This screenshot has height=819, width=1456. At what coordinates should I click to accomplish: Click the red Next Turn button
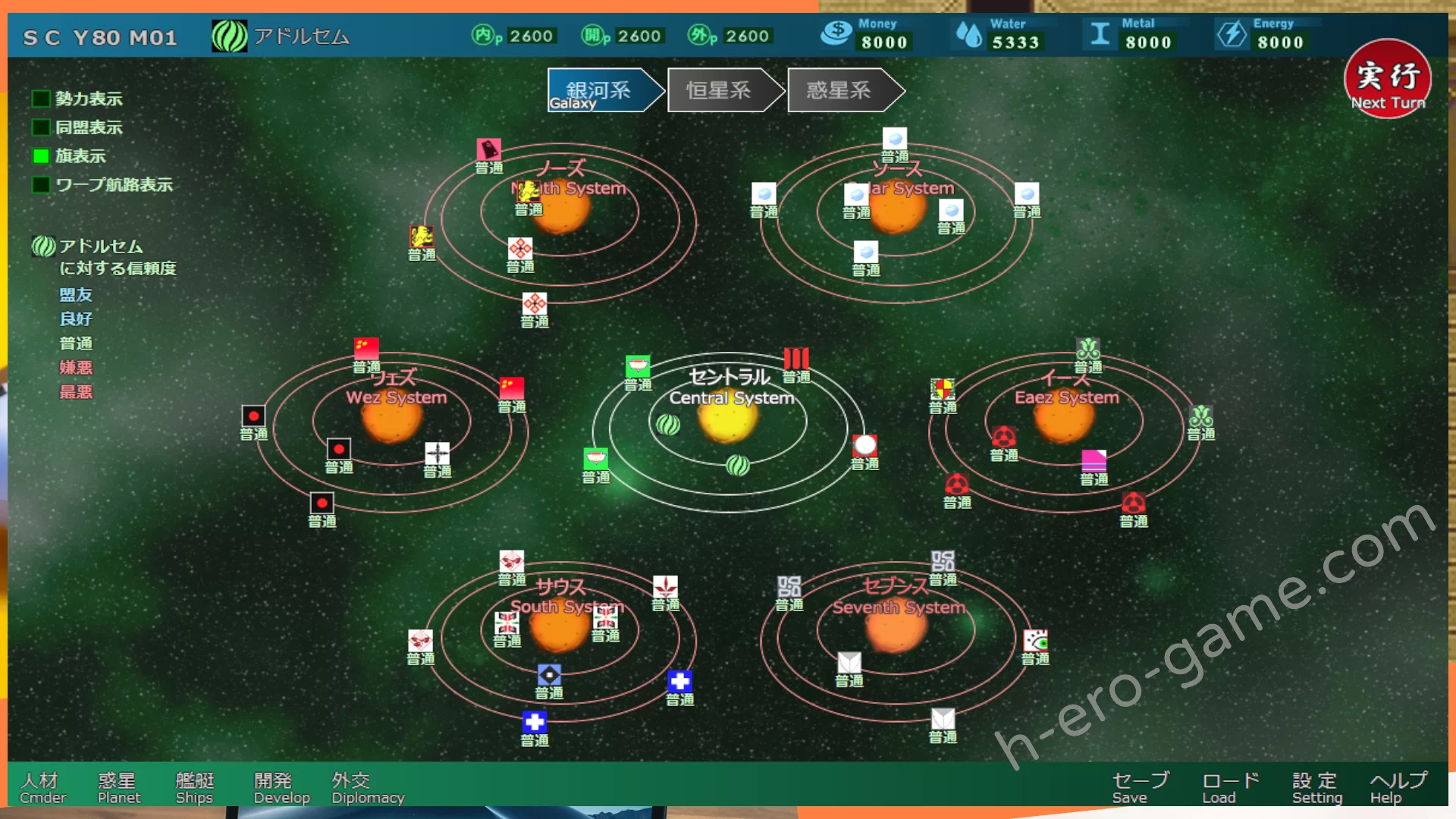pos(1387,80)
